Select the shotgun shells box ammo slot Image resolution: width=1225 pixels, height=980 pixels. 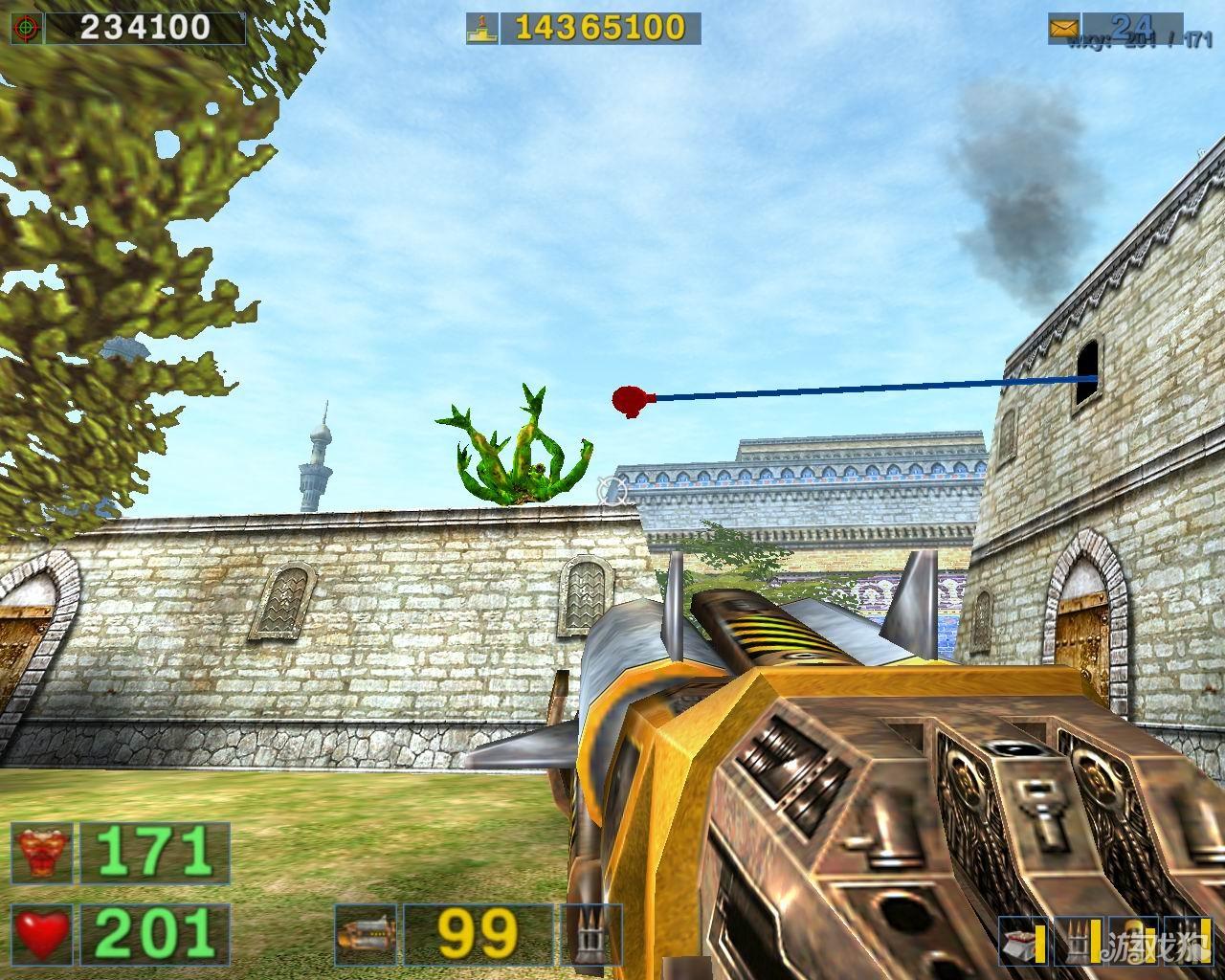click(x=1021, y=944)
